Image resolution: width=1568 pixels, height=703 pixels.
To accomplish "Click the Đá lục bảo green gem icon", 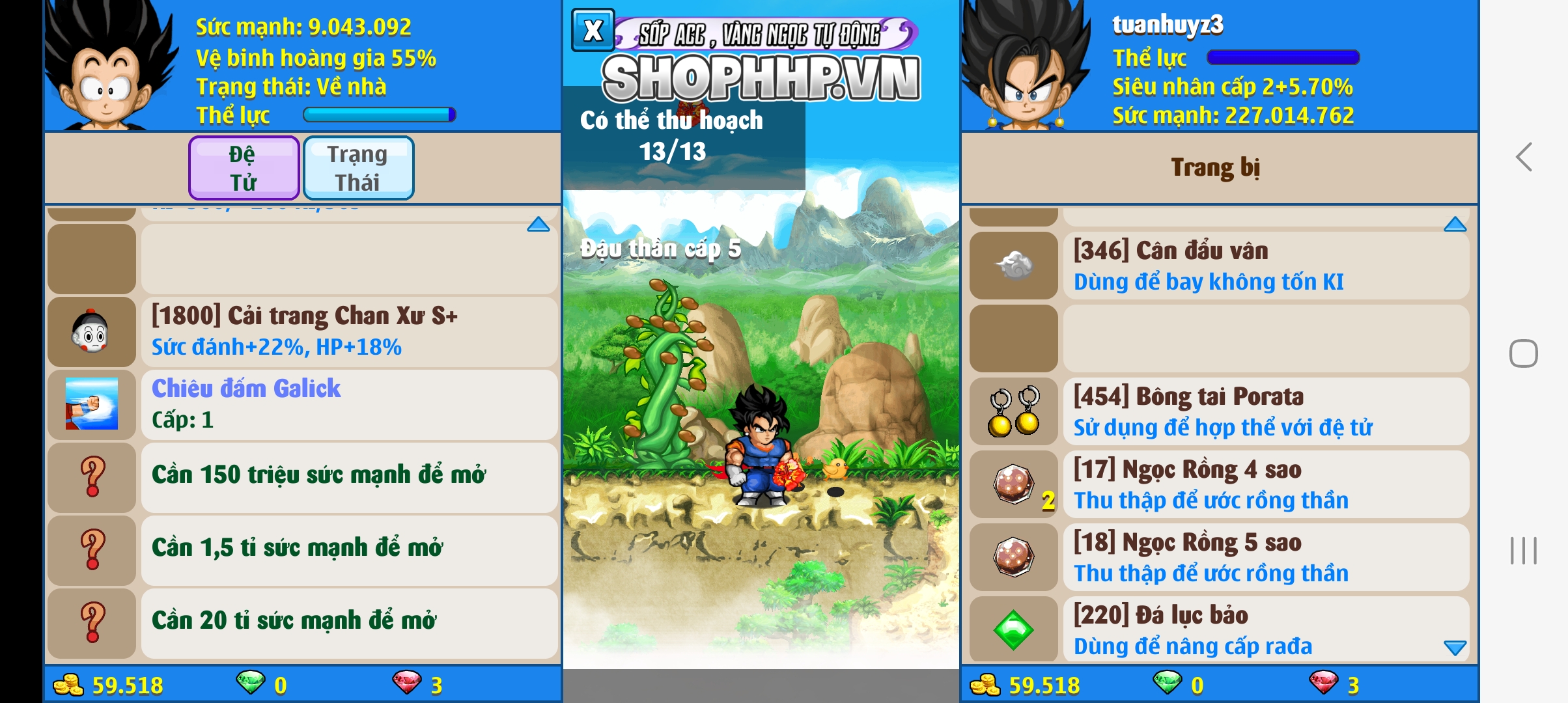I will click(1013, 630).
